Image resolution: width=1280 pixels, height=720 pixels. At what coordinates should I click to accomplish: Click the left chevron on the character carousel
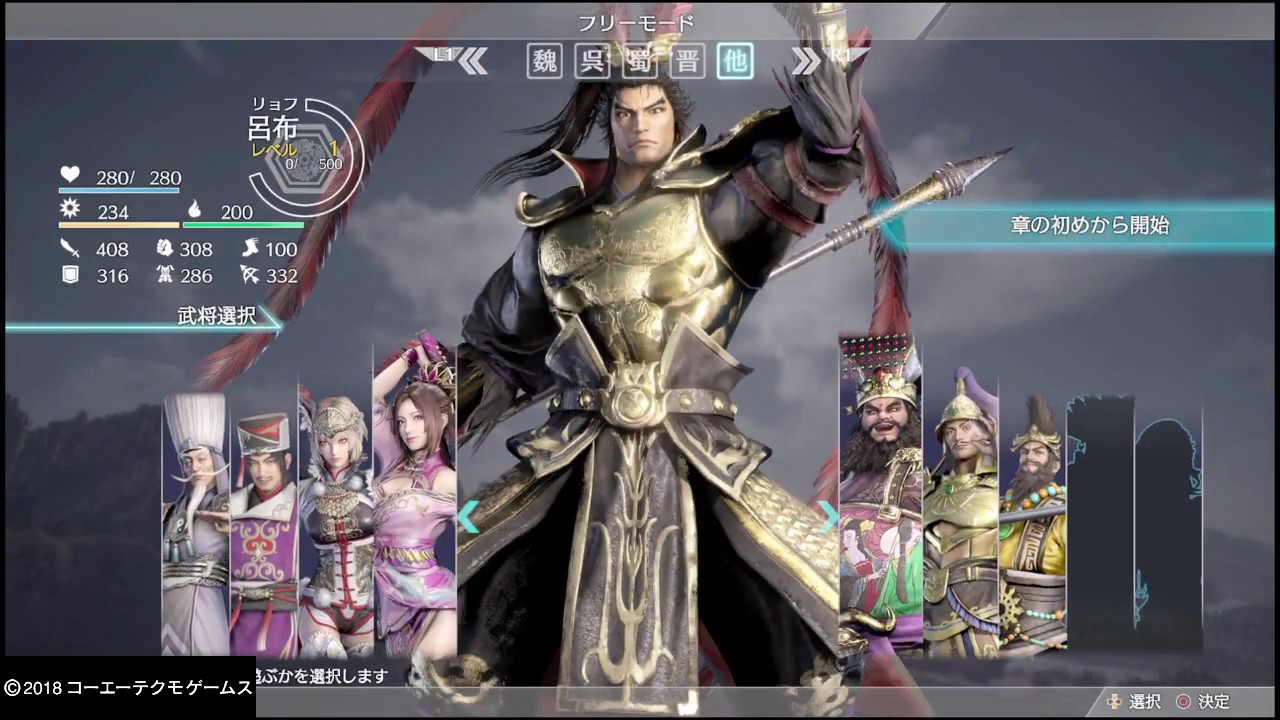(x=468, y=516)
